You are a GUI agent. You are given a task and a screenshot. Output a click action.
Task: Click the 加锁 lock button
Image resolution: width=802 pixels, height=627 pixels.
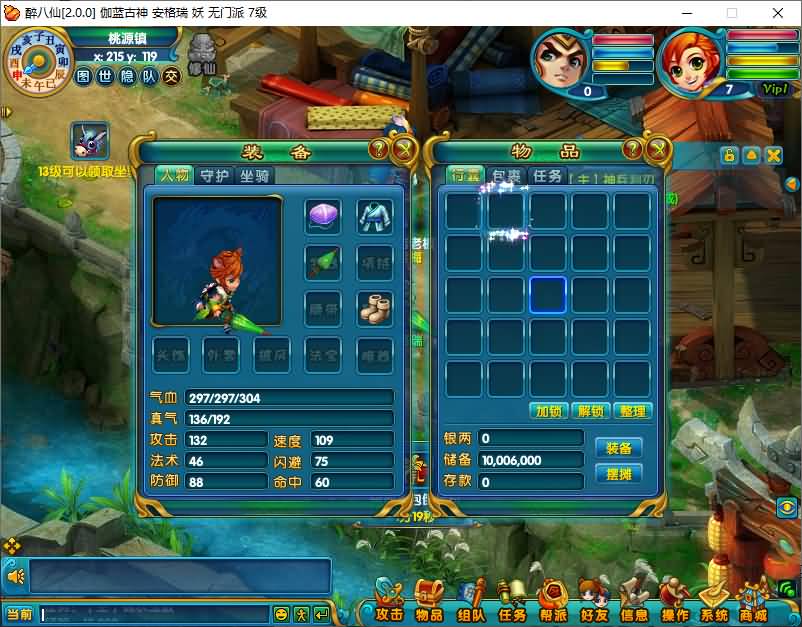pos(549,411)
